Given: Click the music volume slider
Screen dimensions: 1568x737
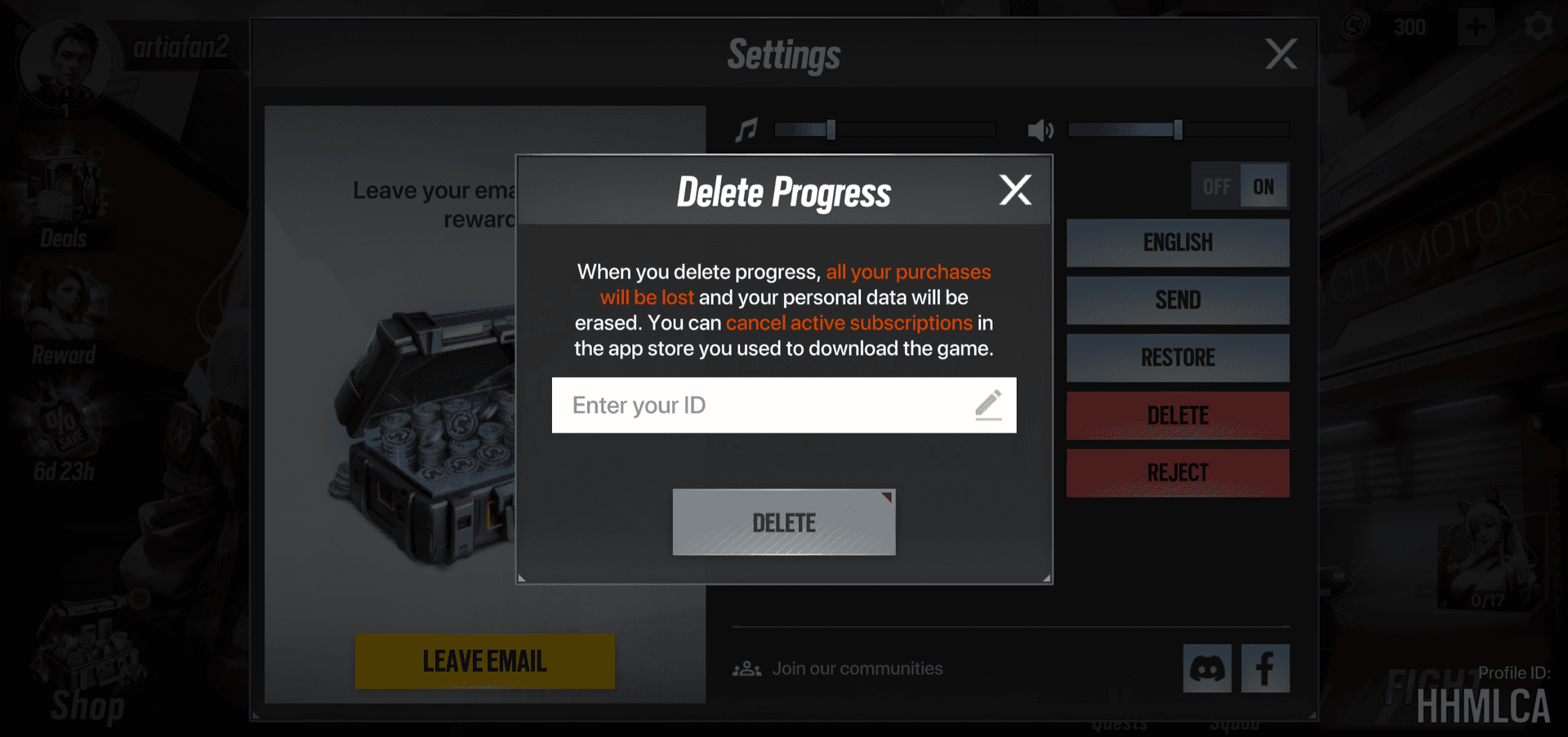Looking at the screenshot, I should (884, 130).
